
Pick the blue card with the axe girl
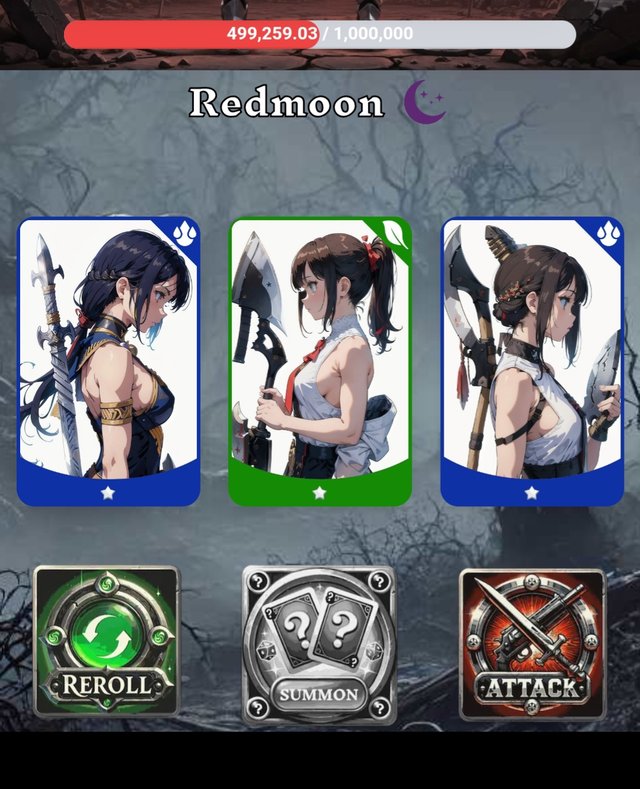(532, 361)
